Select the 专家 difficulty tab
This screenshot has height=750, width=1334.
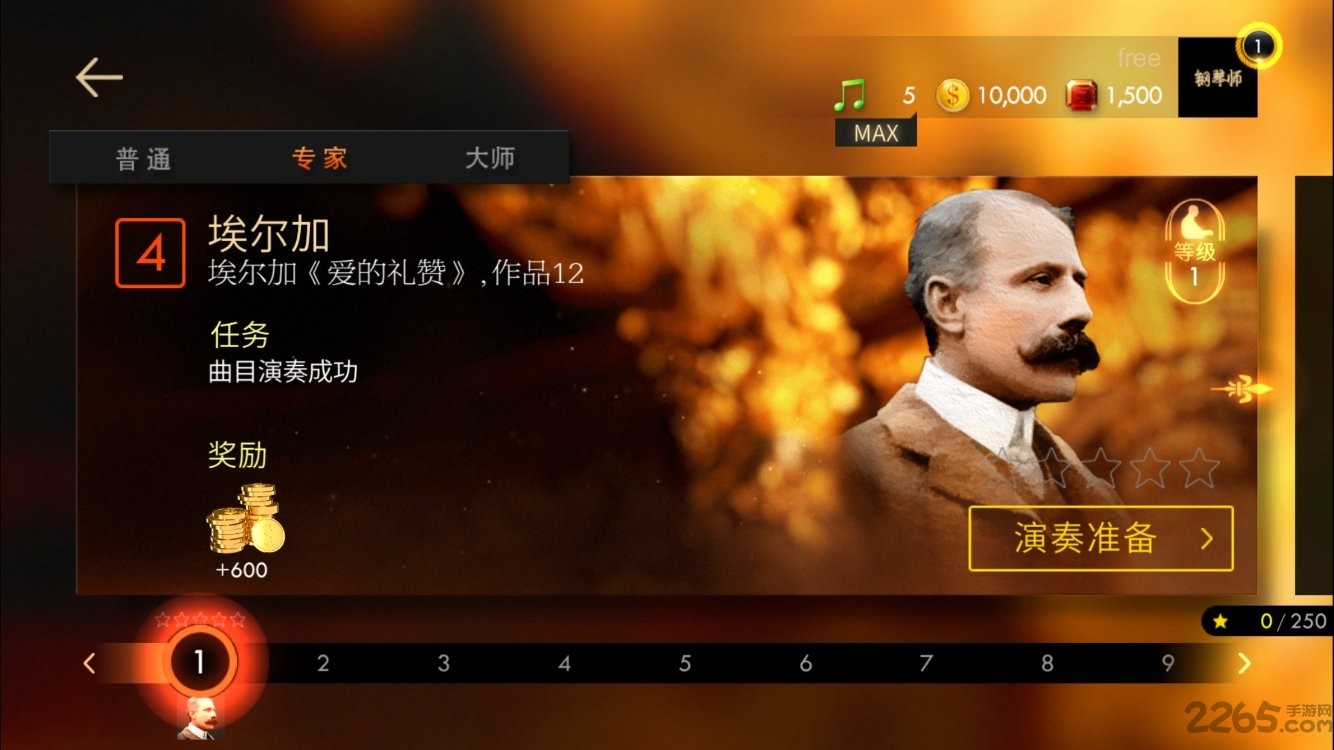tap(318, 158)
